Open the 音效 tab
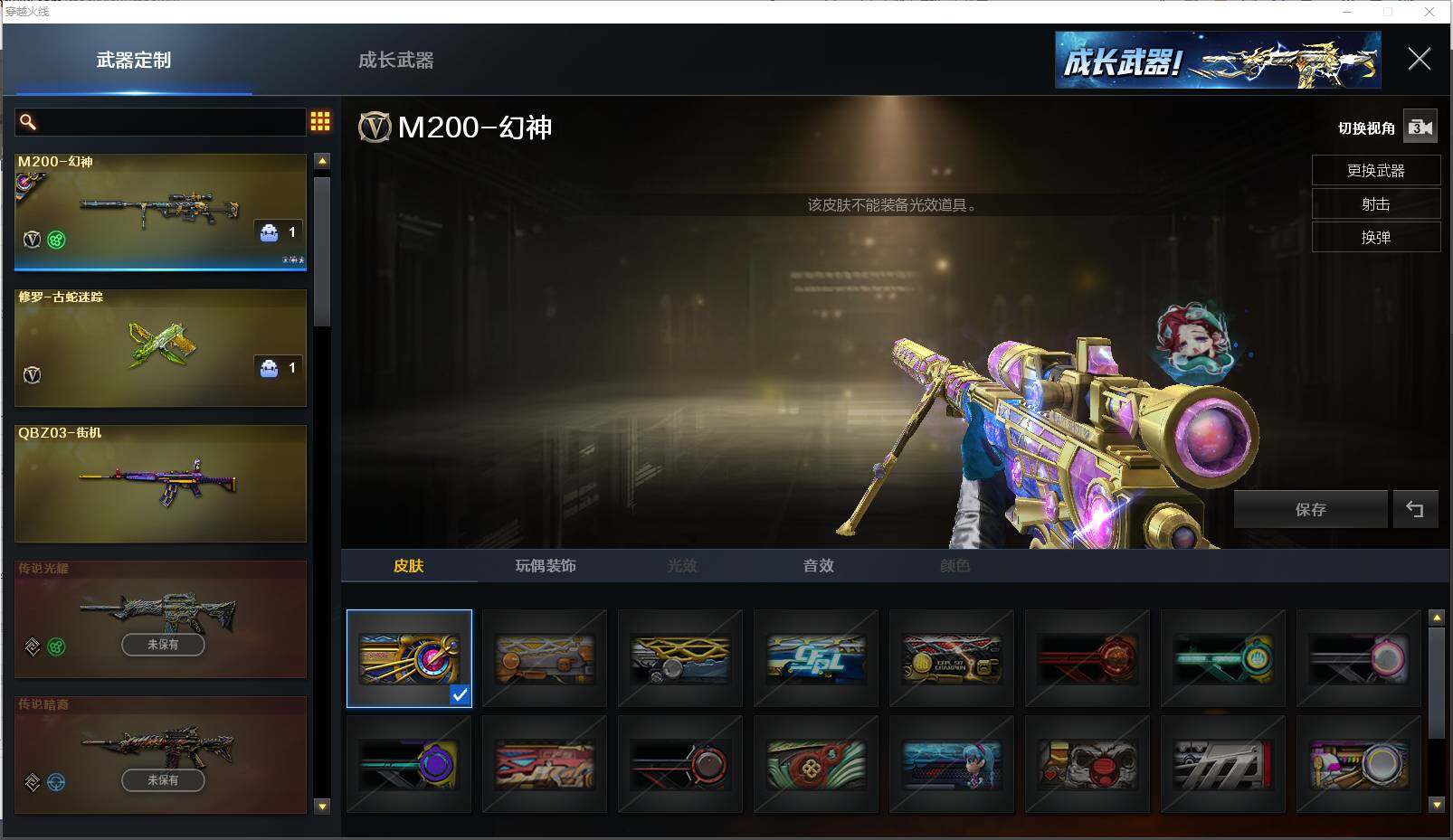This screenshot has width=1453, height=840. click(818, 566)
